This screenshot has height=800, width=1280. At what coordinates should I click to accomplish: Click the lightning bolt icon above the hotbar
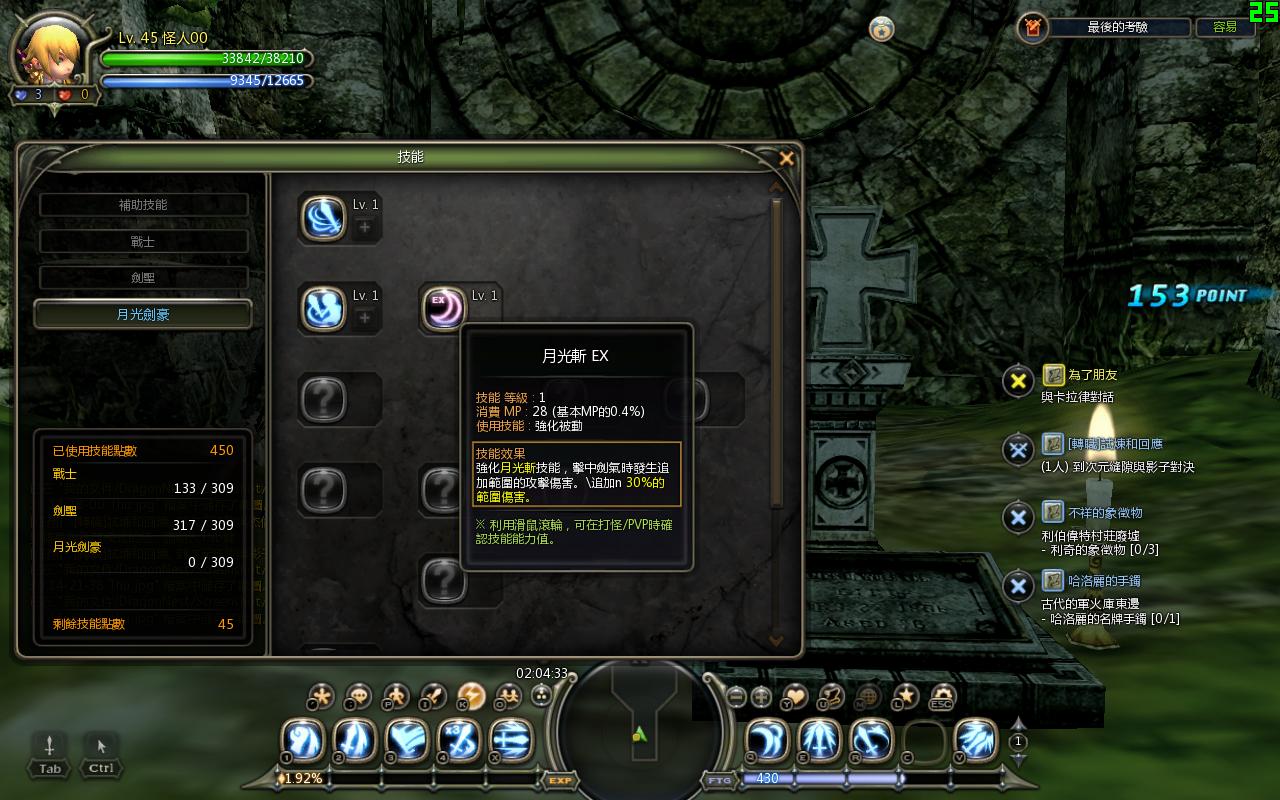pyautogui.click(x=471, y=695)
